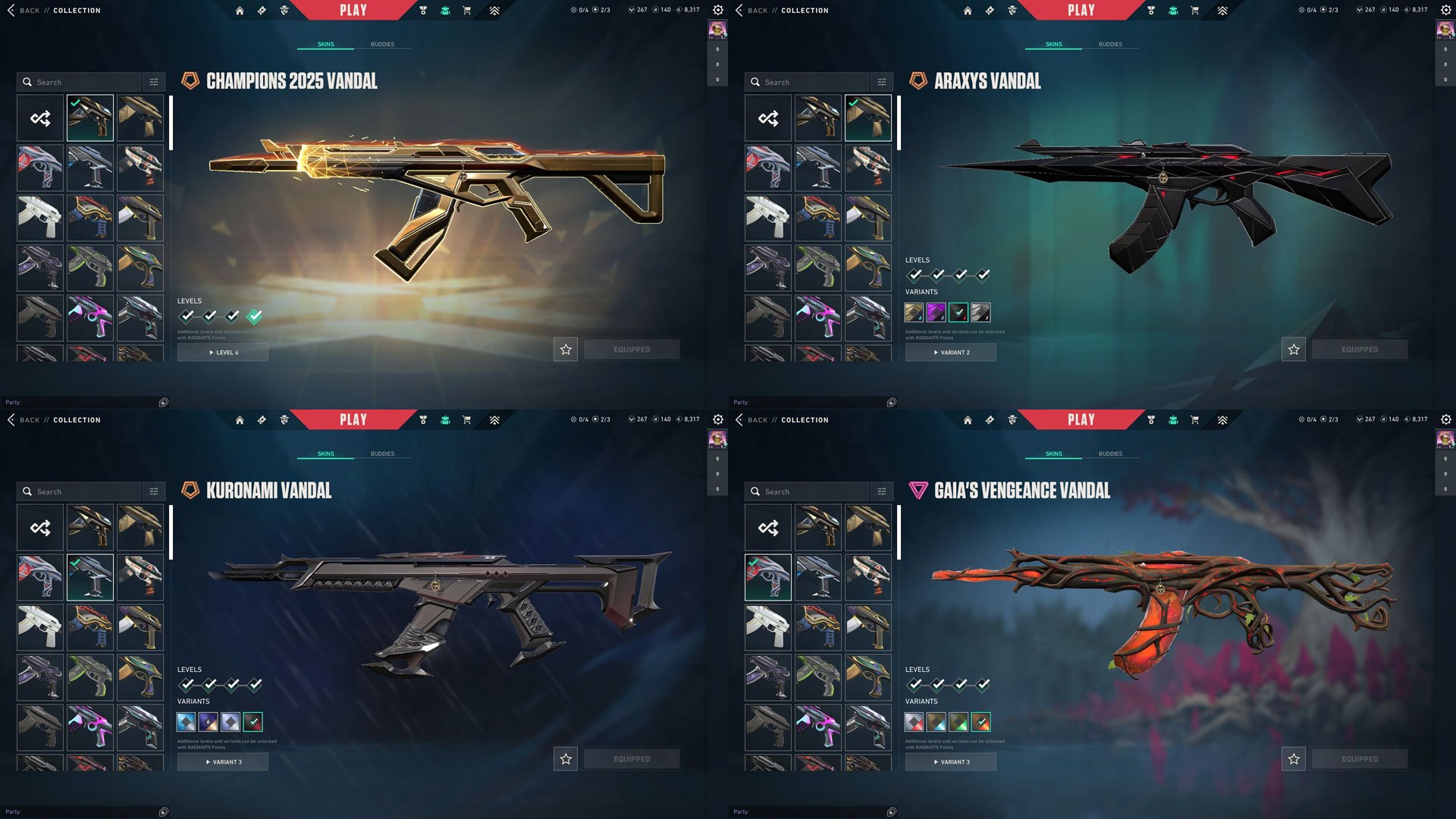Viewport: 1456px width, 819px height.
Task: Open the VARIANT 2 selector on Araxys Vandal
Action: click(x=951, y=352)
